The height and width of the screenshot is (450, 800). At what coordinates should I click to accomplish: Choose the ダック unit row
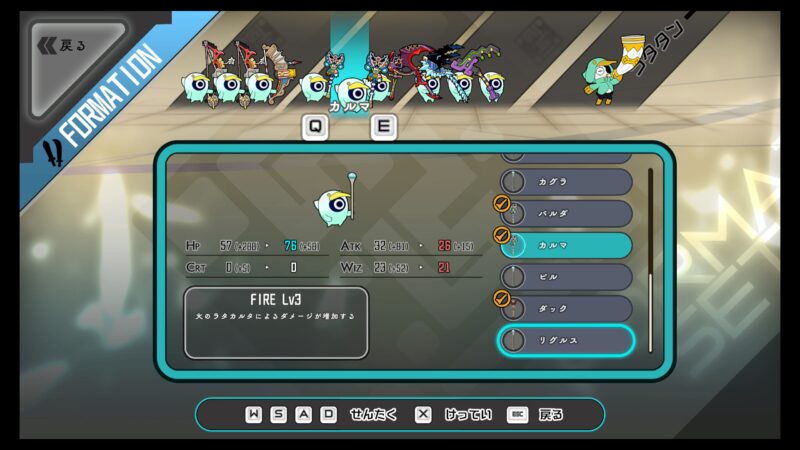[566, 308]
